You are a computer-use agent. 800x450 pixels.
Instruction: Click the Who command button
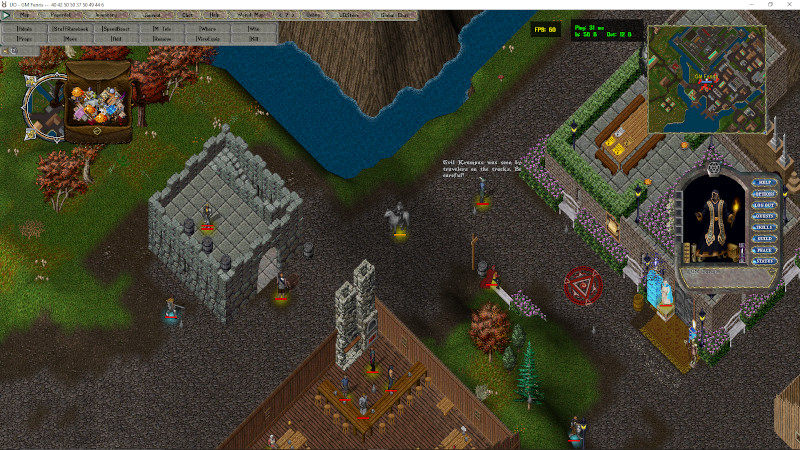(253, 29)
